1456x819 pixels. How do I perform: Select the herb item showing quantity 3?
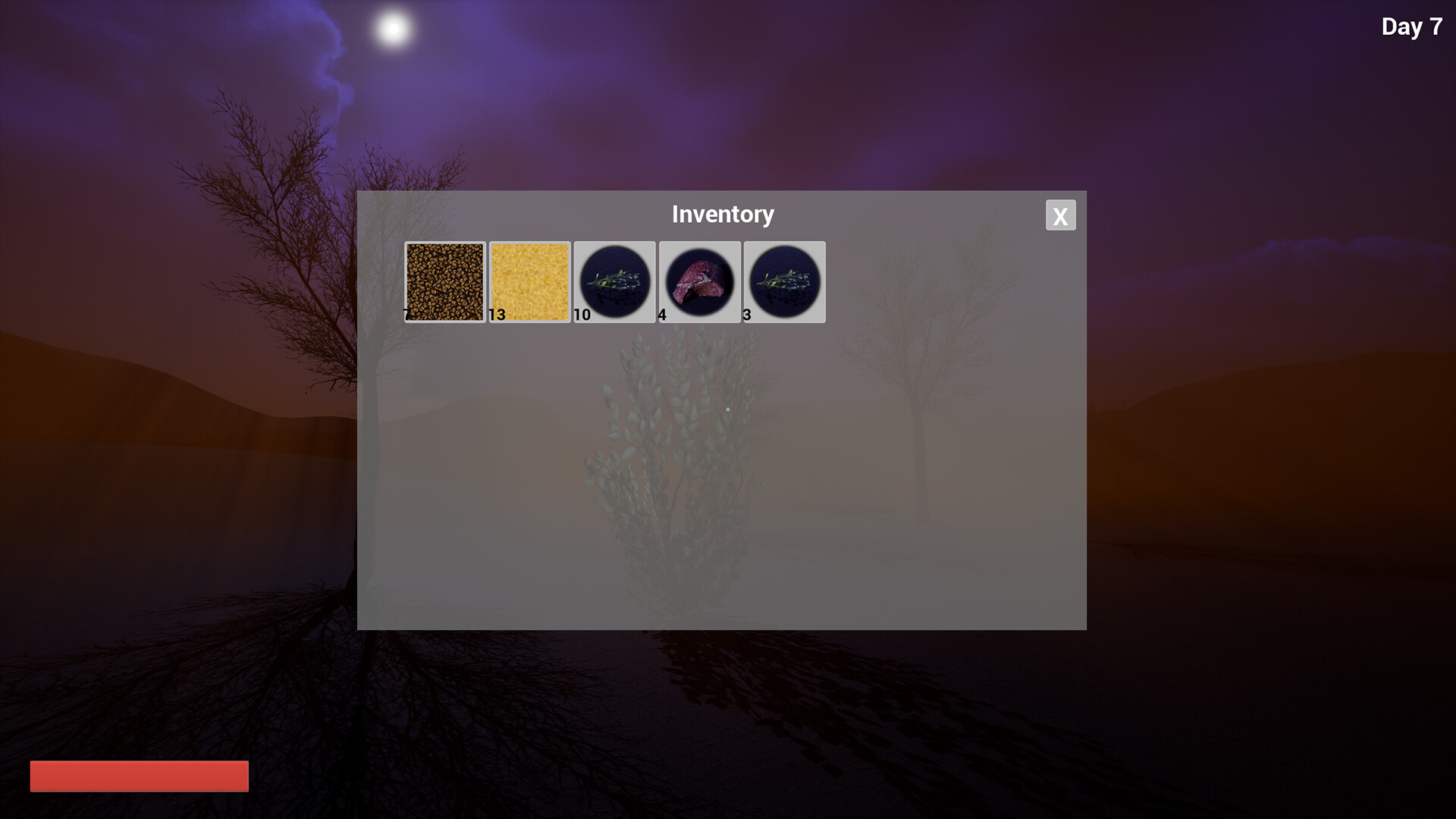(x=784, y=281)
